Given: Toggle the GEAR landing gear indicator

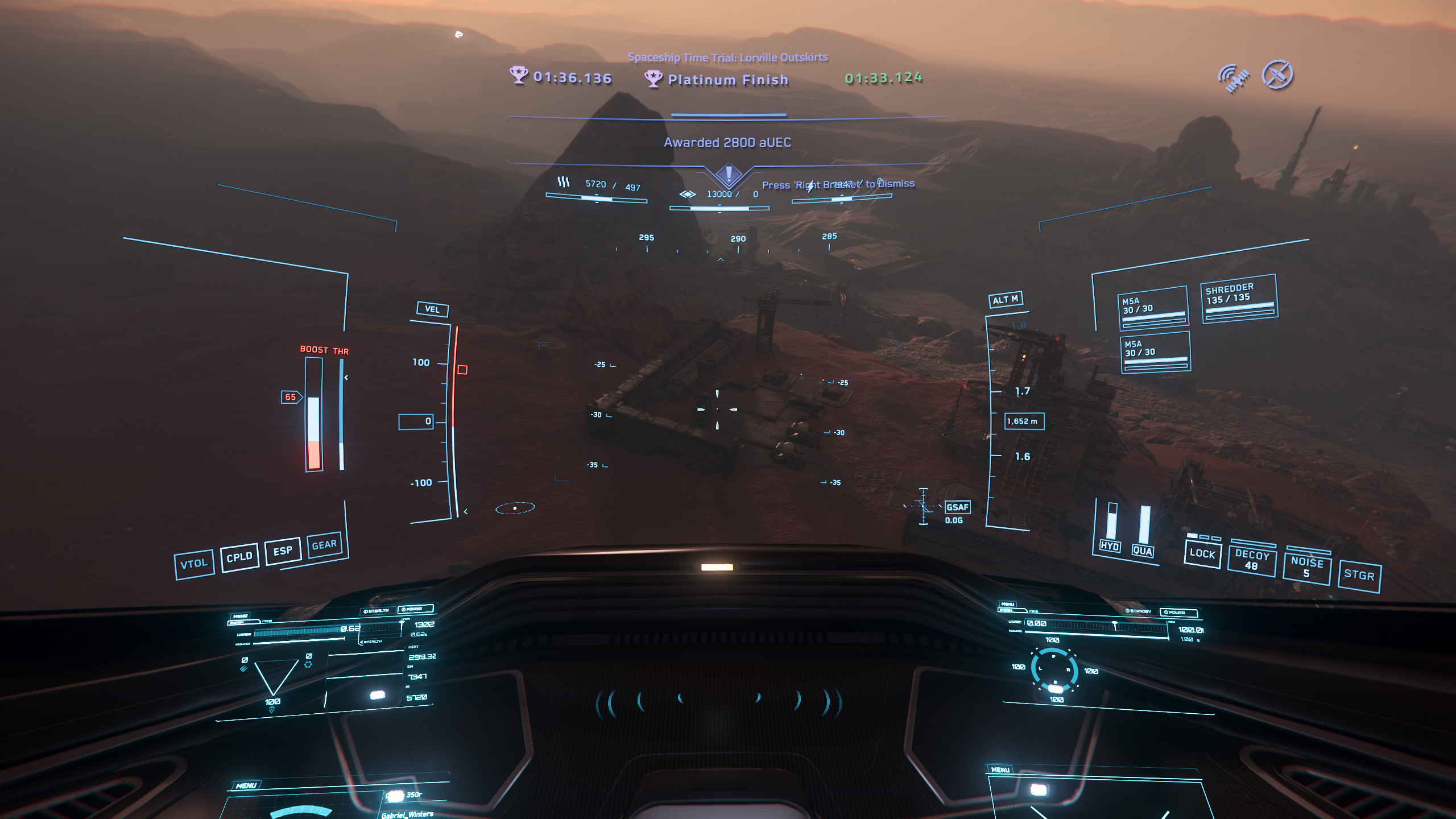Looking at the screenshot, I should pyautogui.click(x=324, y=545).
